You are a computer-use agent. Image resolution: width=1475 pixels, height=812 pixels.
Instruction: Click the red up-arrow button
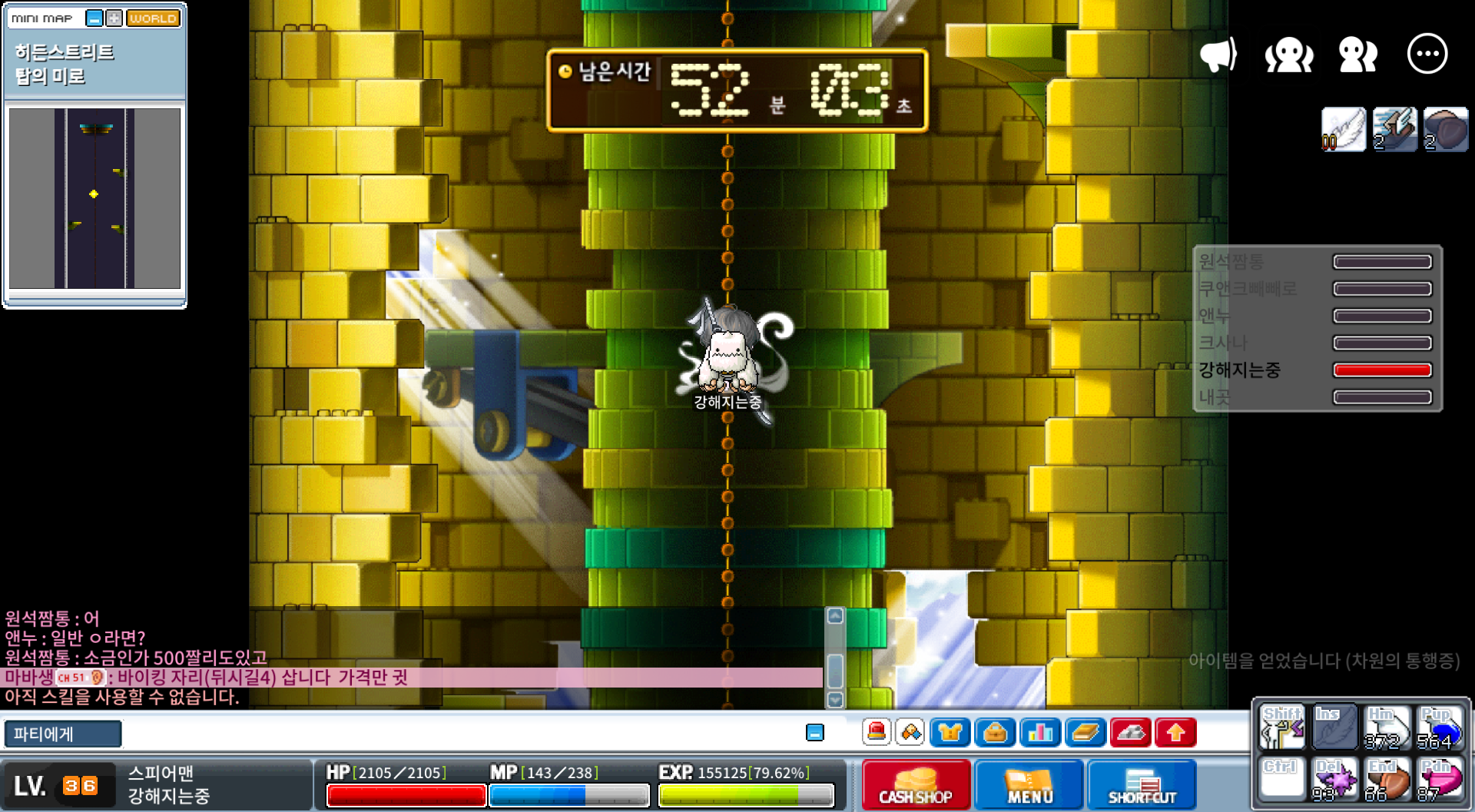tap(1175, 733)
